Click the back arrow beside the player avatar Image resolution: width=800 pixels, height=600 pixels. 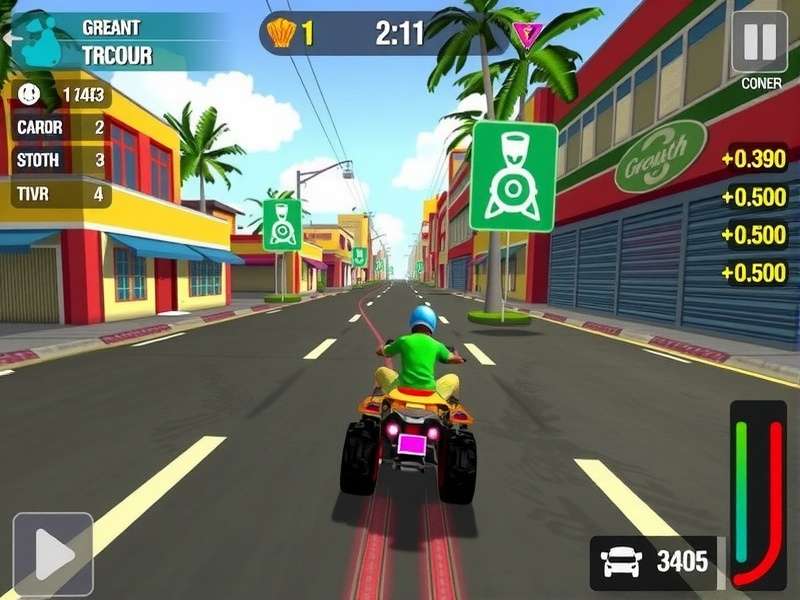point(10,38)
